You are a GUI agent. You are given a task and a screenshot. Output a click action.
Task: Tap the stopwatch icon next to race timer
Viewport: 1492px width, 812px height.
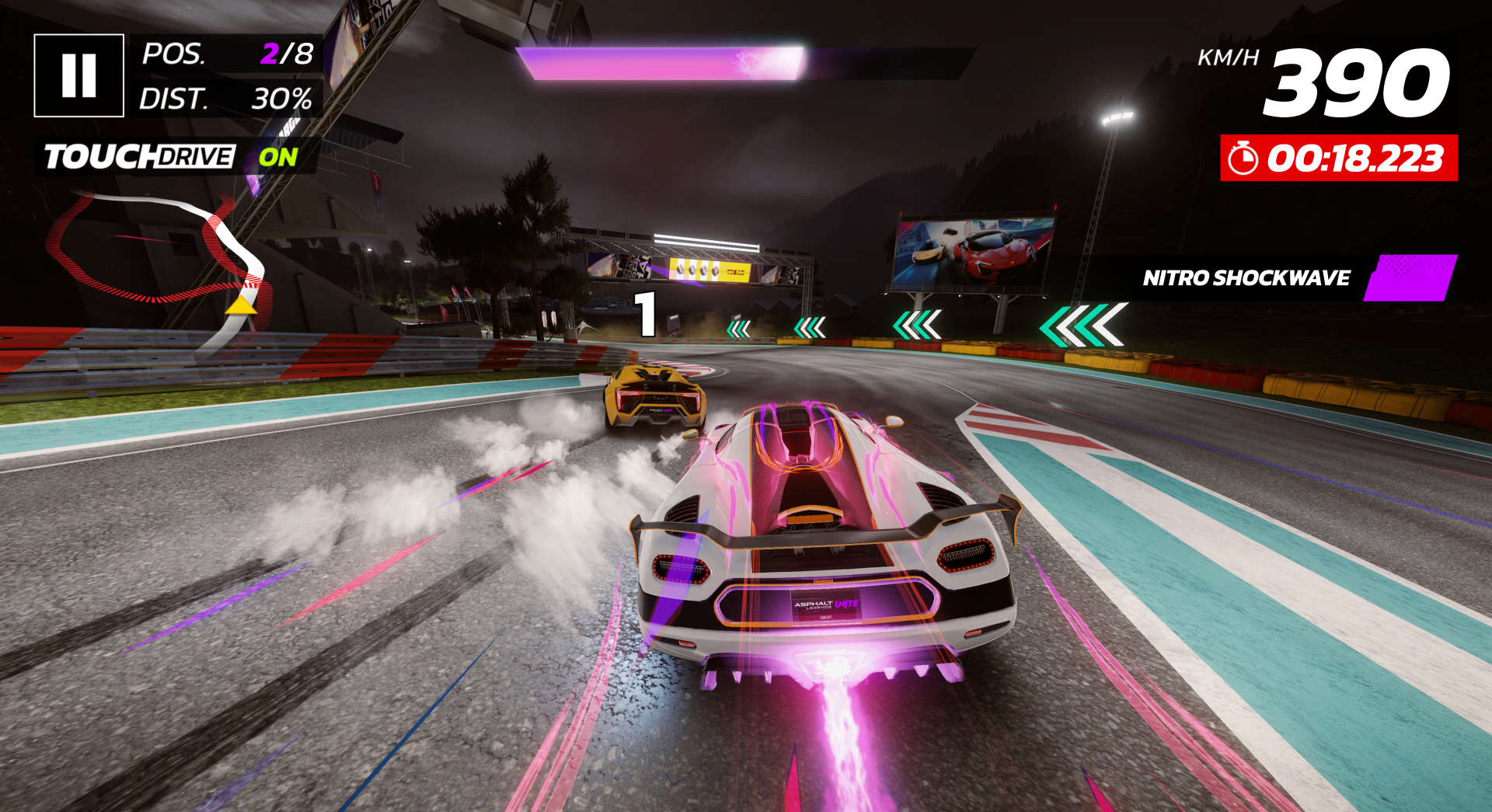(1243, 156)
